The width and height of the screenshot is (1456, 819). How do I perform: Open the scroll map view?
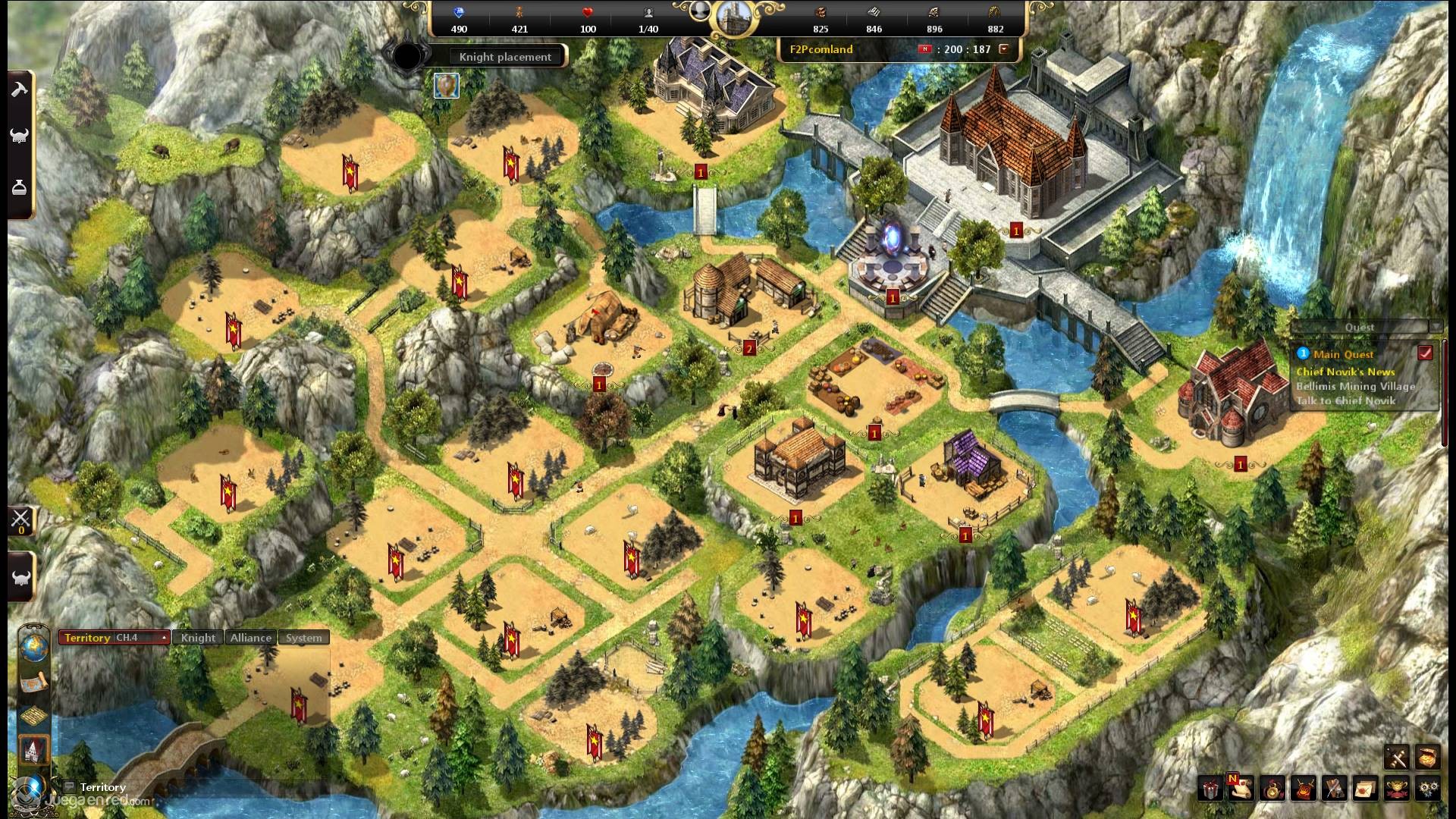34,683
